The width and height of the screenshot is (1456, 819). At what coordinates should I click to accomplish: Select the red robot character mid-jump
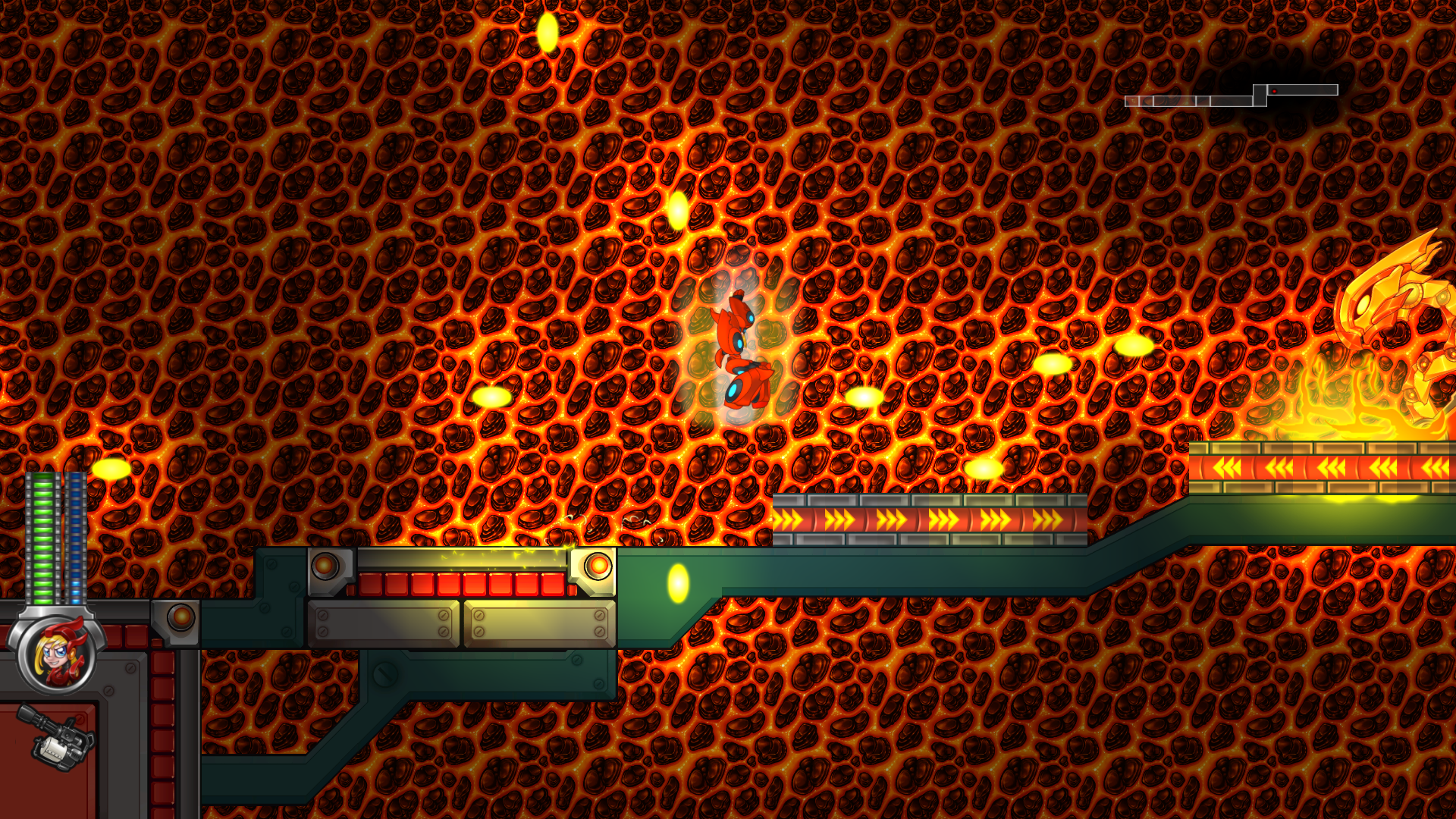tap(739, 349)
